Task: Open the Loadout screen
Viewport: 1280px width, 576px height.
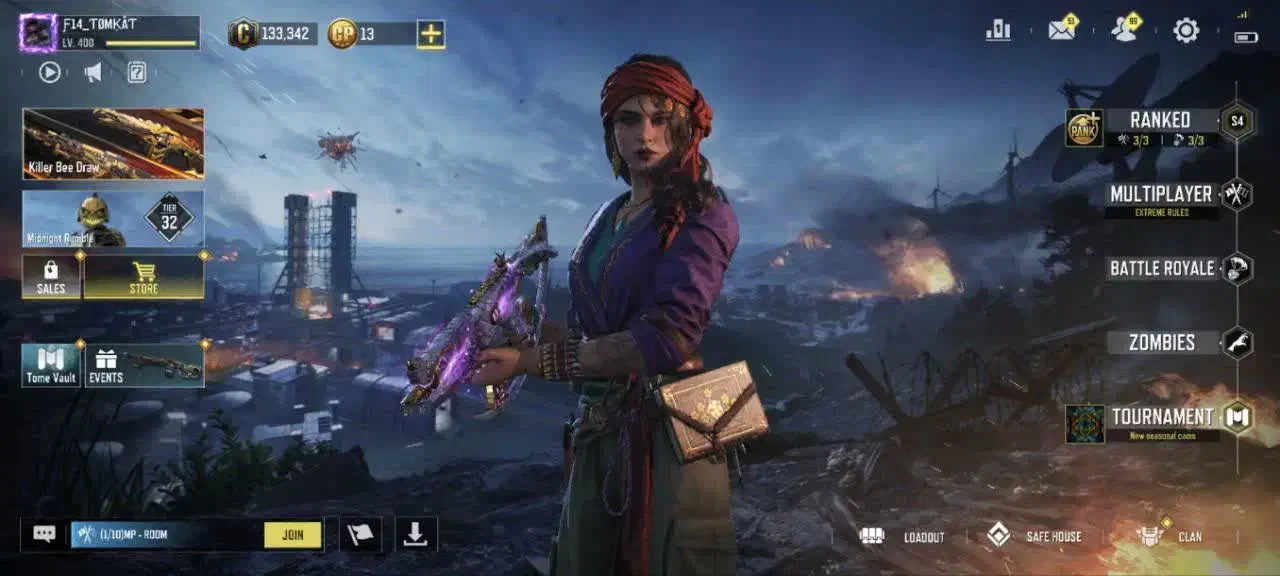Action: click(x=903, y=537)
